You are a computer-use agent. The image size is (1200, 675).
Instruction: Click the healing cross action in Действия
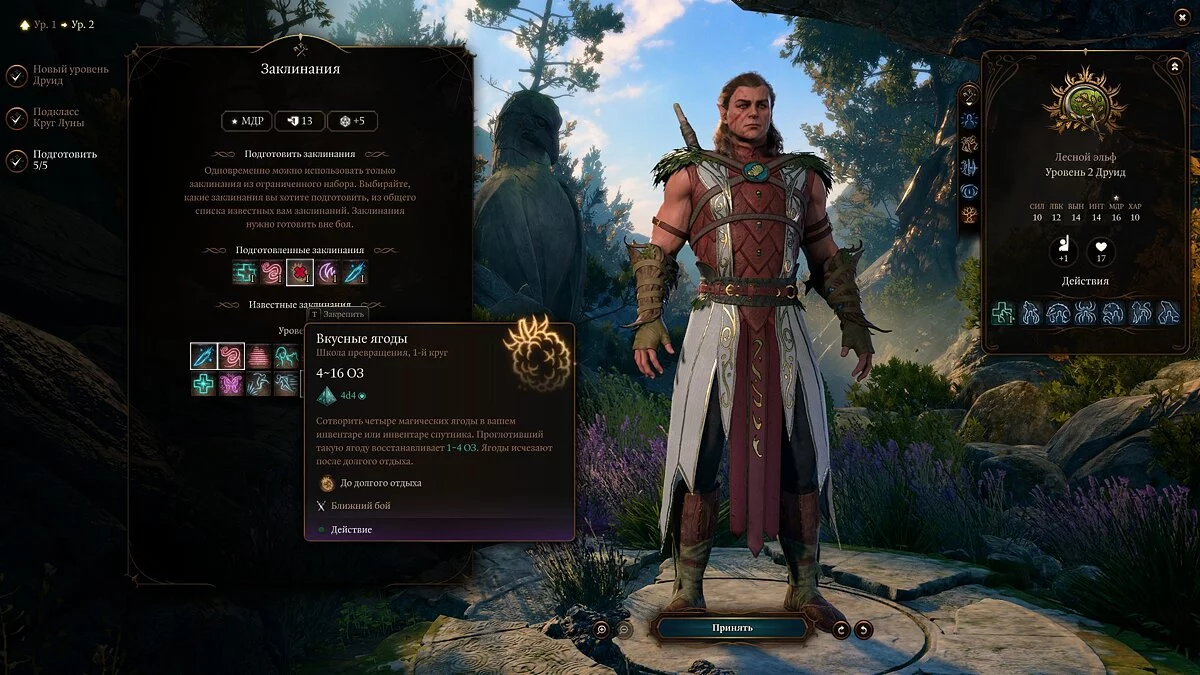point(1003,313)
